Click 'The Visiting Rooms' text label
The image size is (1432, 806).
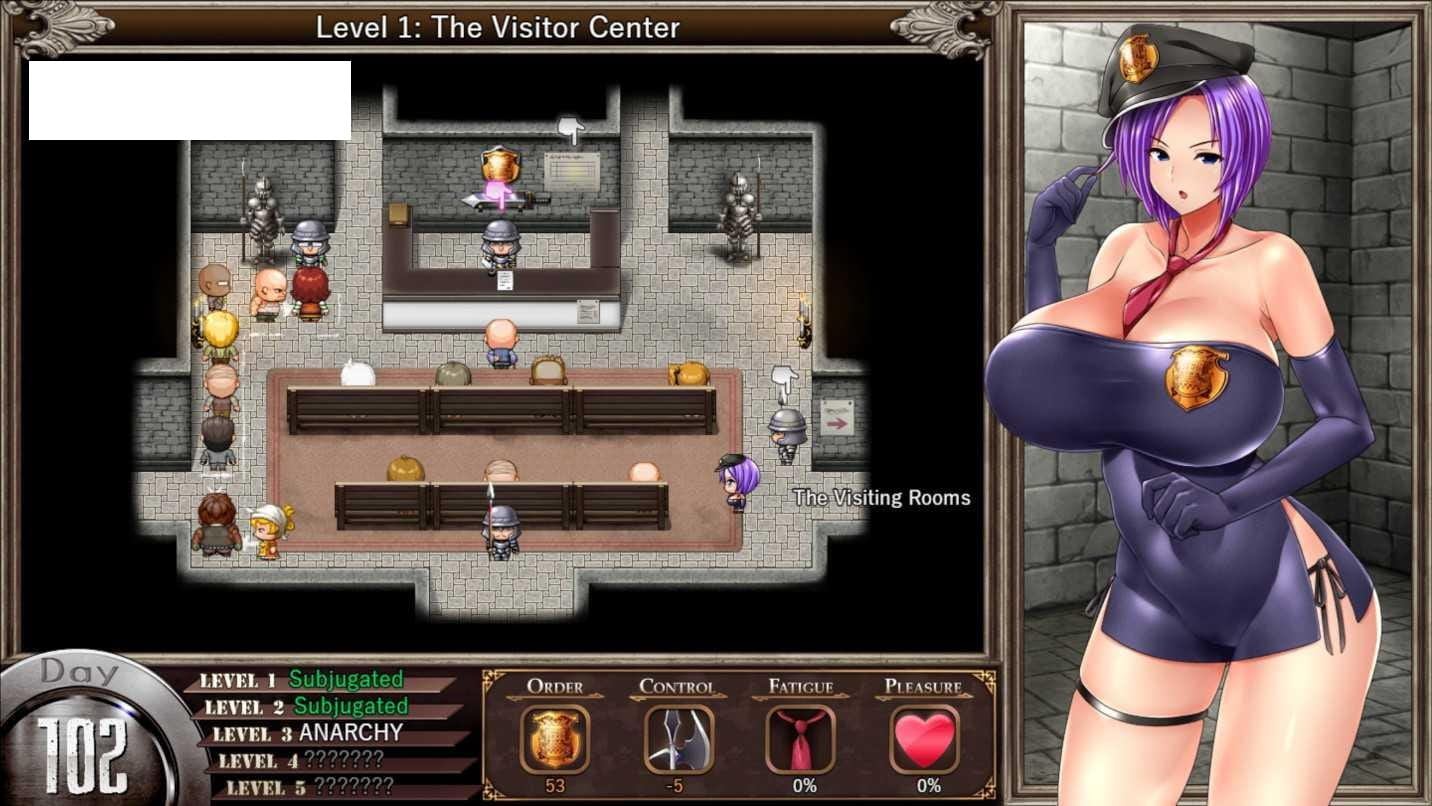[881, 497]
